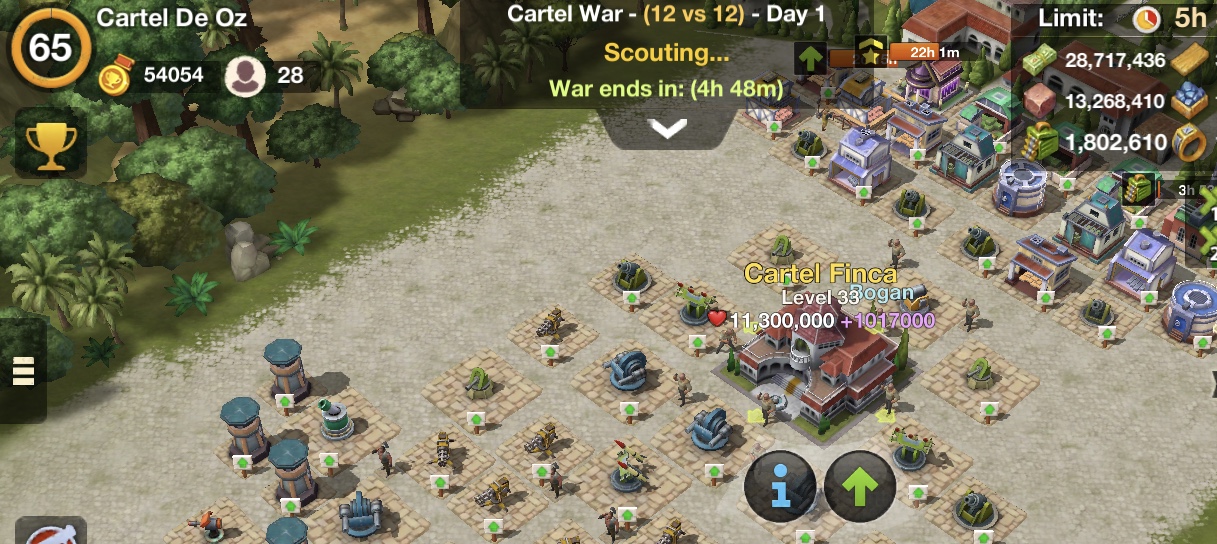Select the gold bar resource icon
1217x544 pixels.
click(x=1191, y=60)
